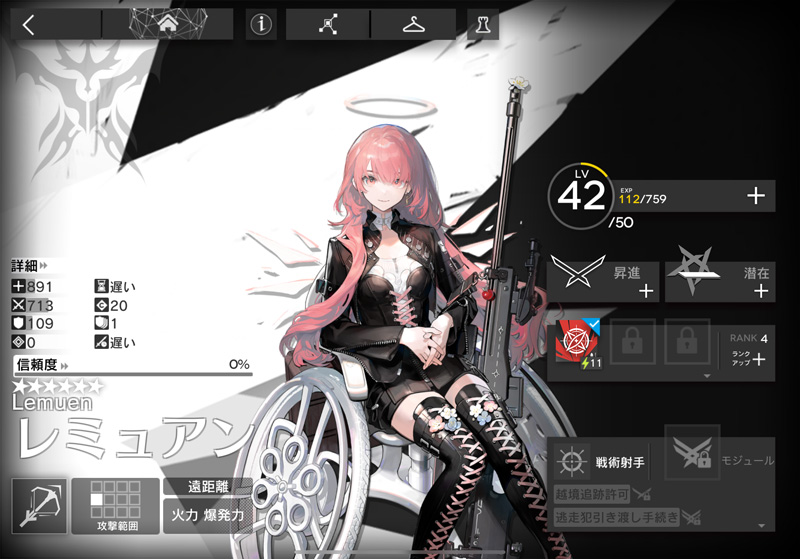Return to the home screen
The image size is (800, 559).
tap(167, 24)
